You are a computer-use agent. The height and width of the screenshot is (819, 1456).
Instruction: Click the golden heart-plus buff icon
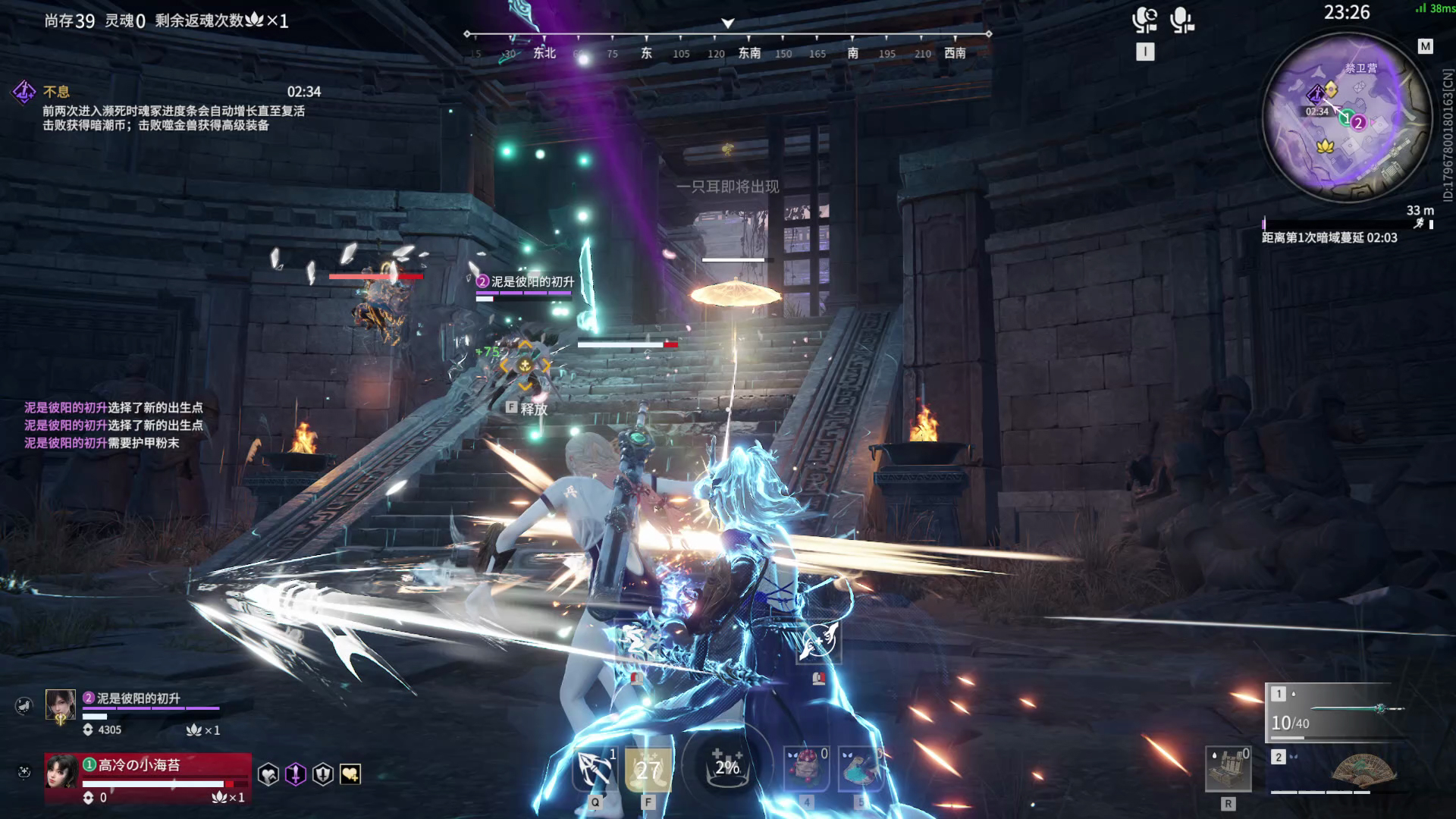coord(350,774)
